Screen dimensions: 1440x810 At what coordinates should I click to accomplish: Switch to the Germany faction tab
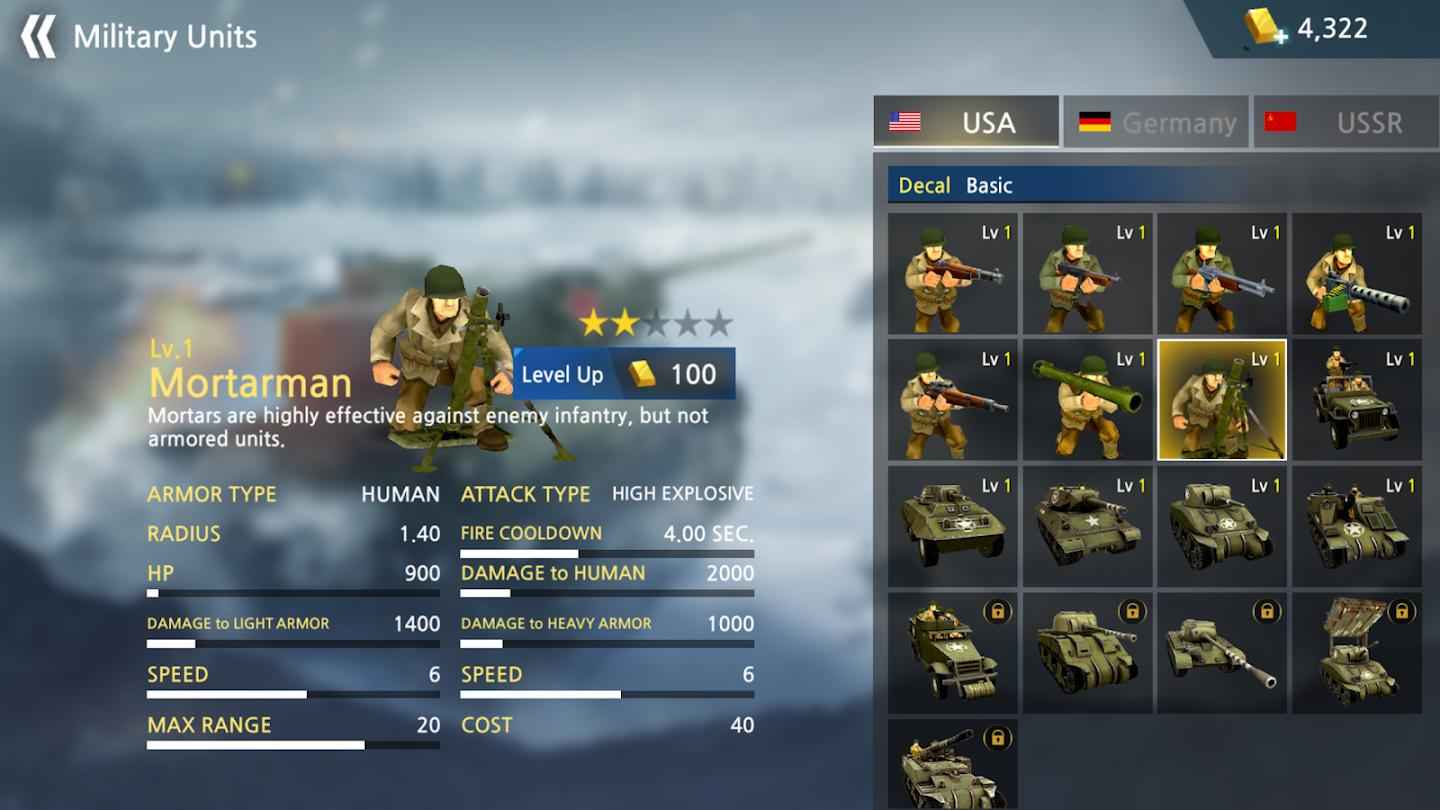[1156, 122]
